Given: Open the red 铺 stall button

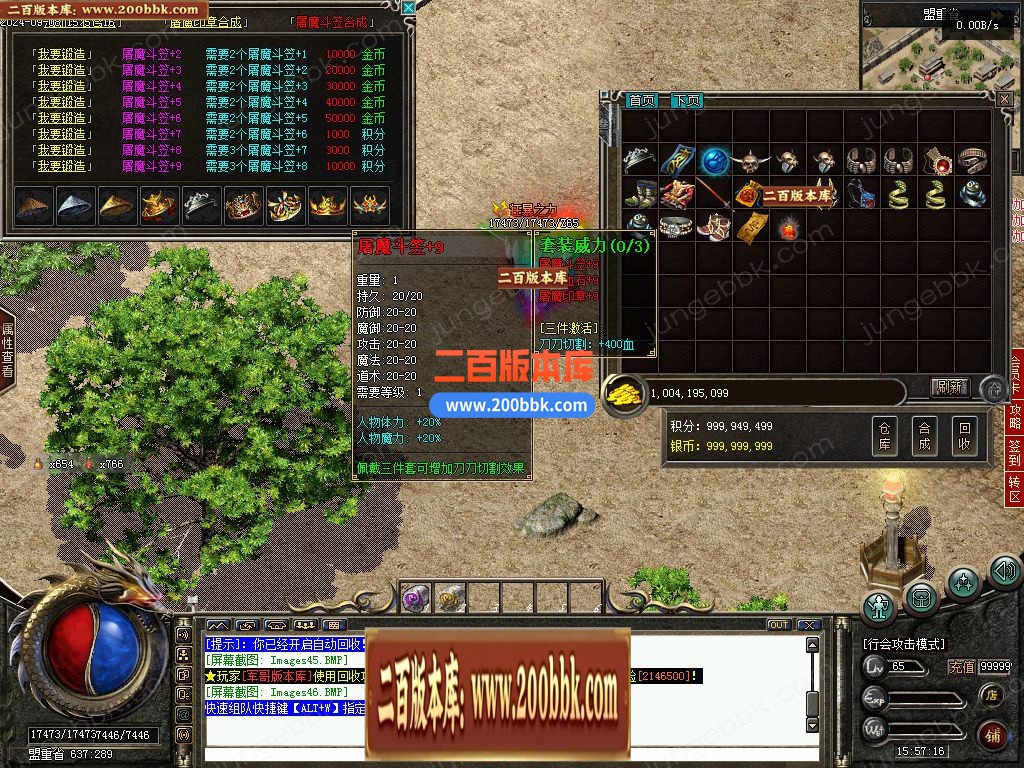Looking at the screenshot, I should [992, 735].
